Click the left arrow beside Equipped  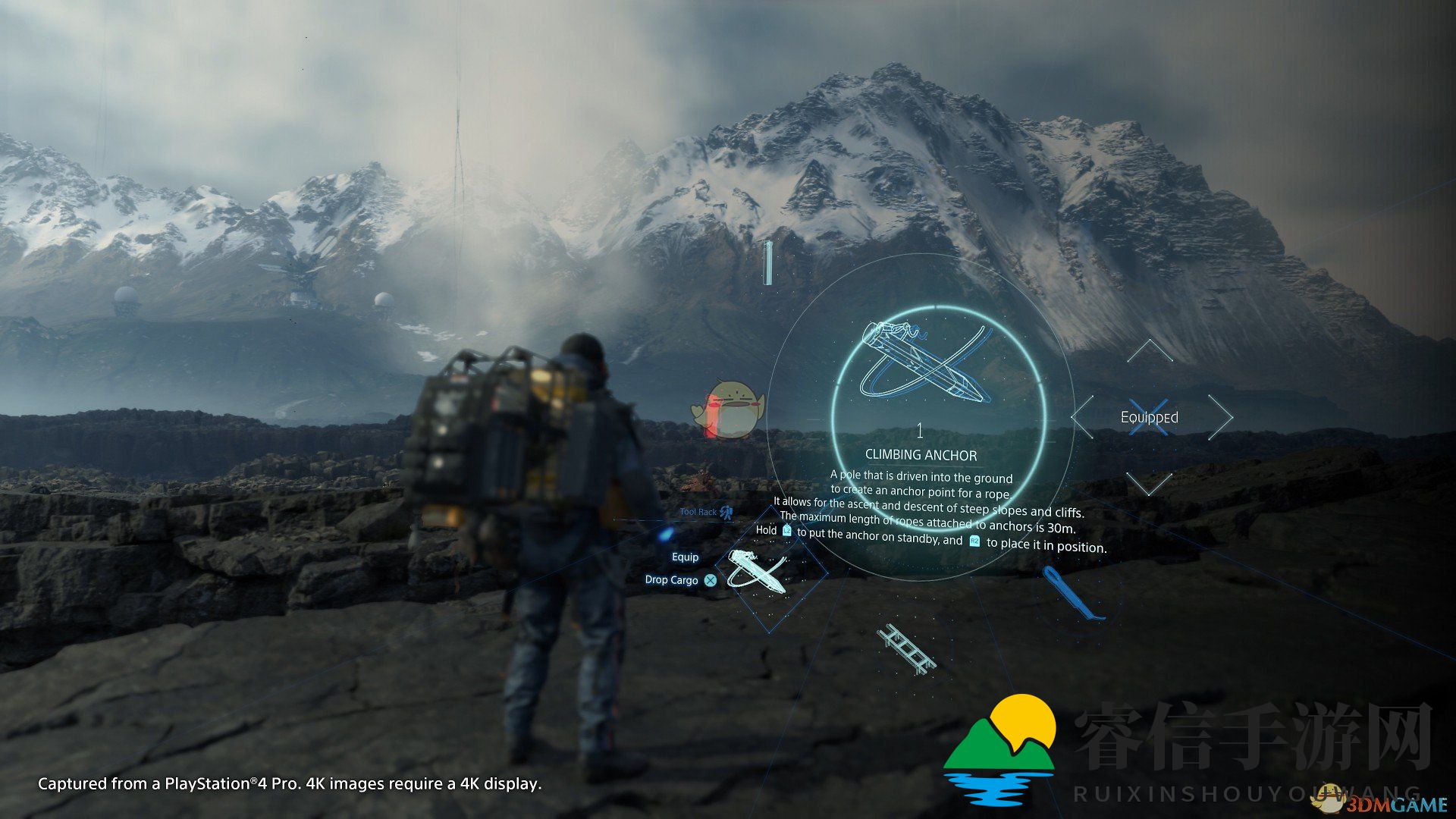pos(1083,416)
